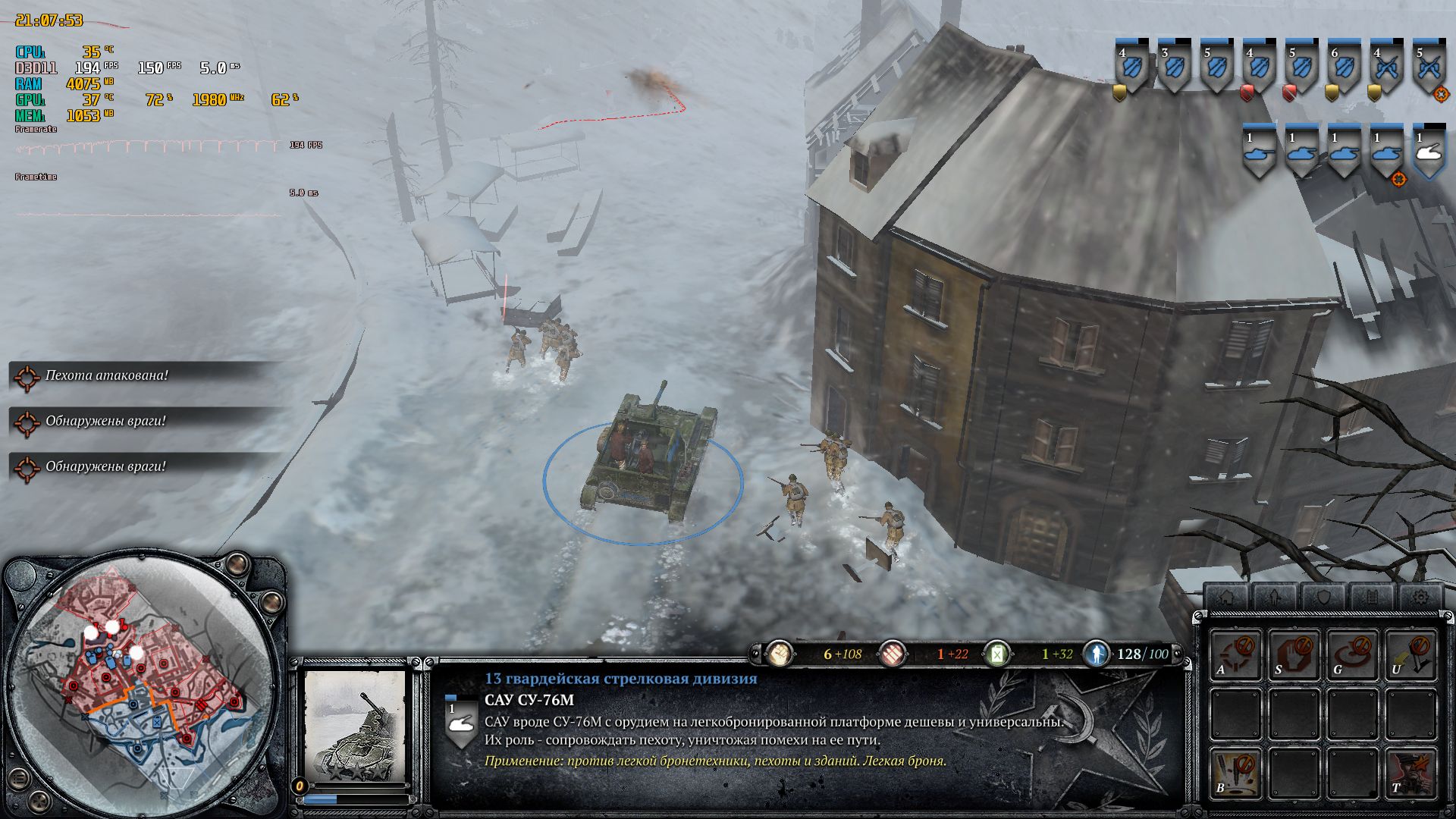Activate the artillery Barrage ability (B)
The image size is (1456, 819).
(1235, 773)
